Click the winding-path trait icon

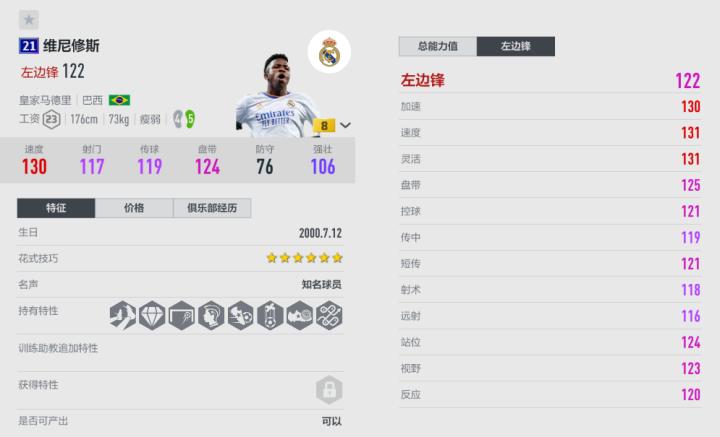(329, 315)
